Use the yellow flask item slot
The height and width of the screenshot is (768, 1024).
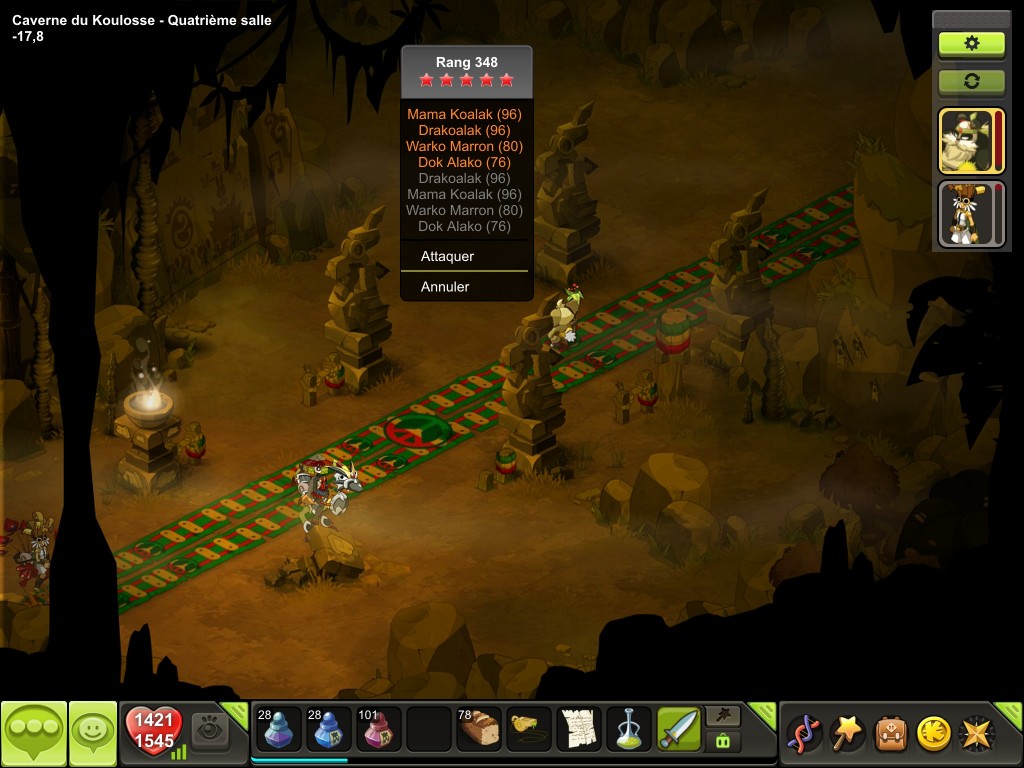click(629, 730)
